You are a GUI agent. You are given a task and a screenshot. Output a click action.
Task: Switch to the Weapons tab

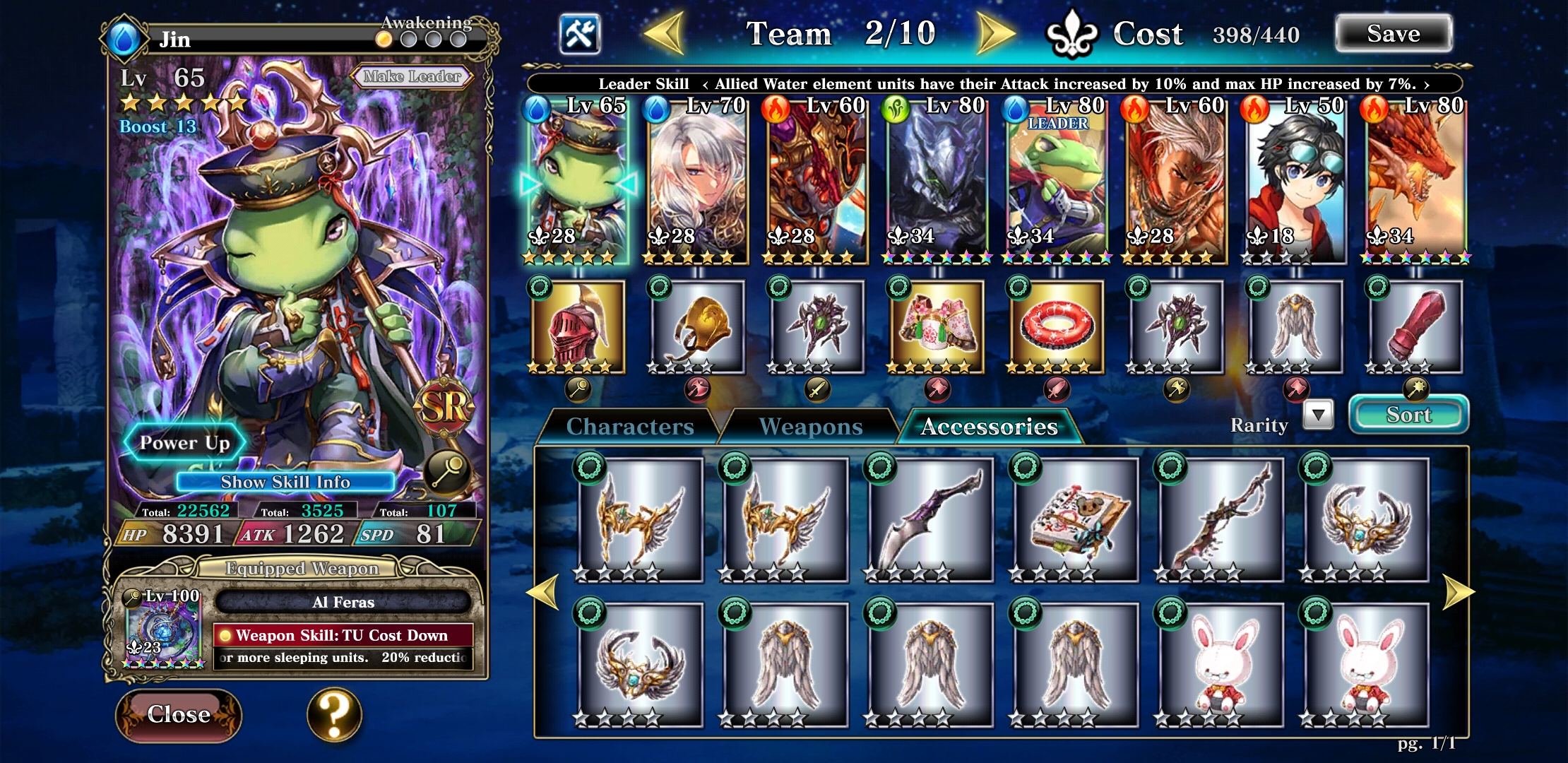click(810, 426)
